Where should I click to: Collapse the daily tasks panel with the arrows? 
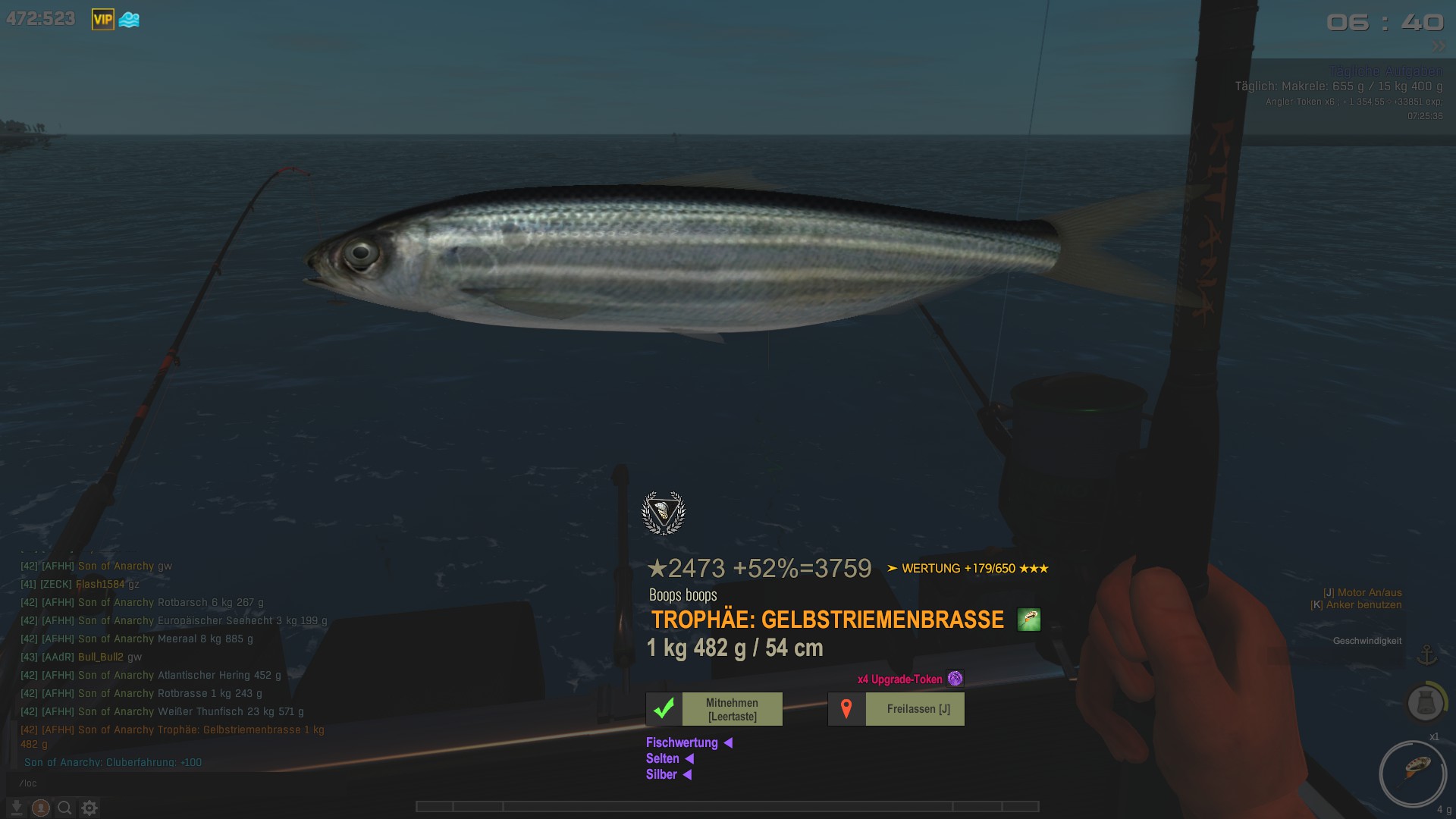[1438, 47]
